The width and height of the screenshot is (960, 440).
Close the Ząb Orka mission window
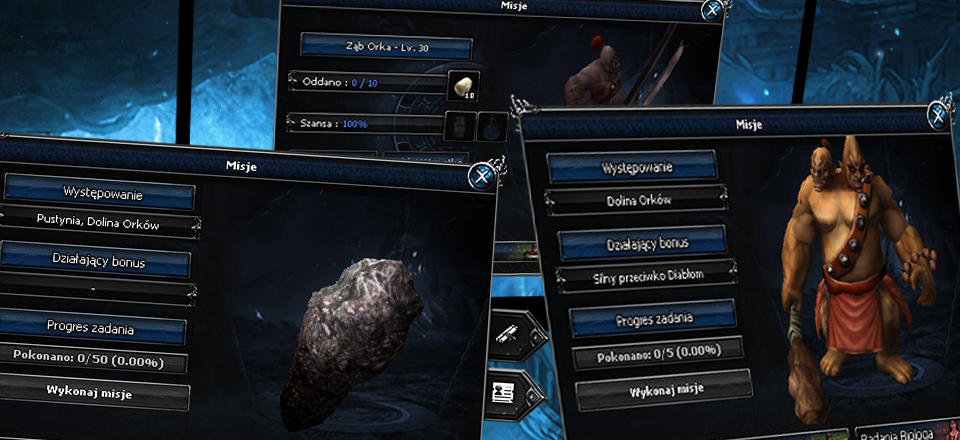tap(712, 11)
